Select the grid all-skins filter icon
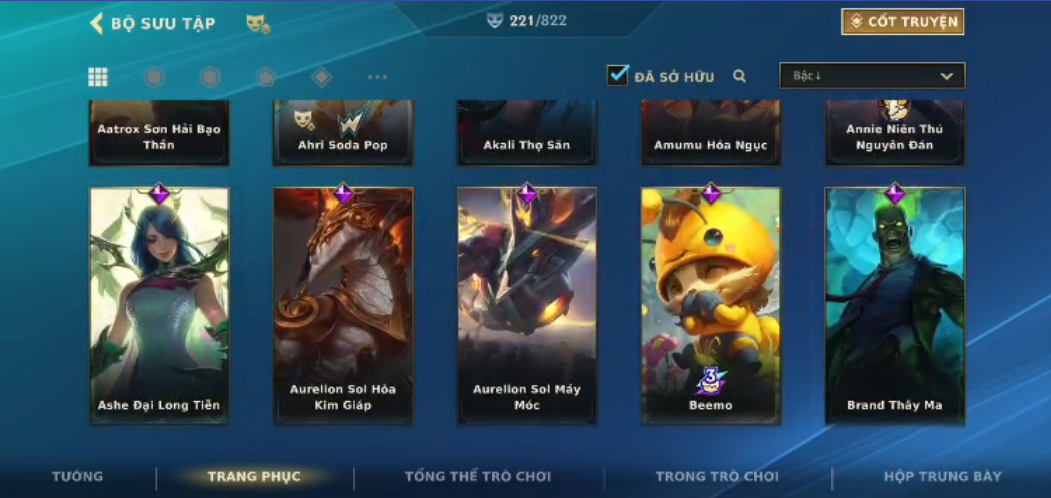Viewport: 1051px width, 498px height. (x=98, y=77)
